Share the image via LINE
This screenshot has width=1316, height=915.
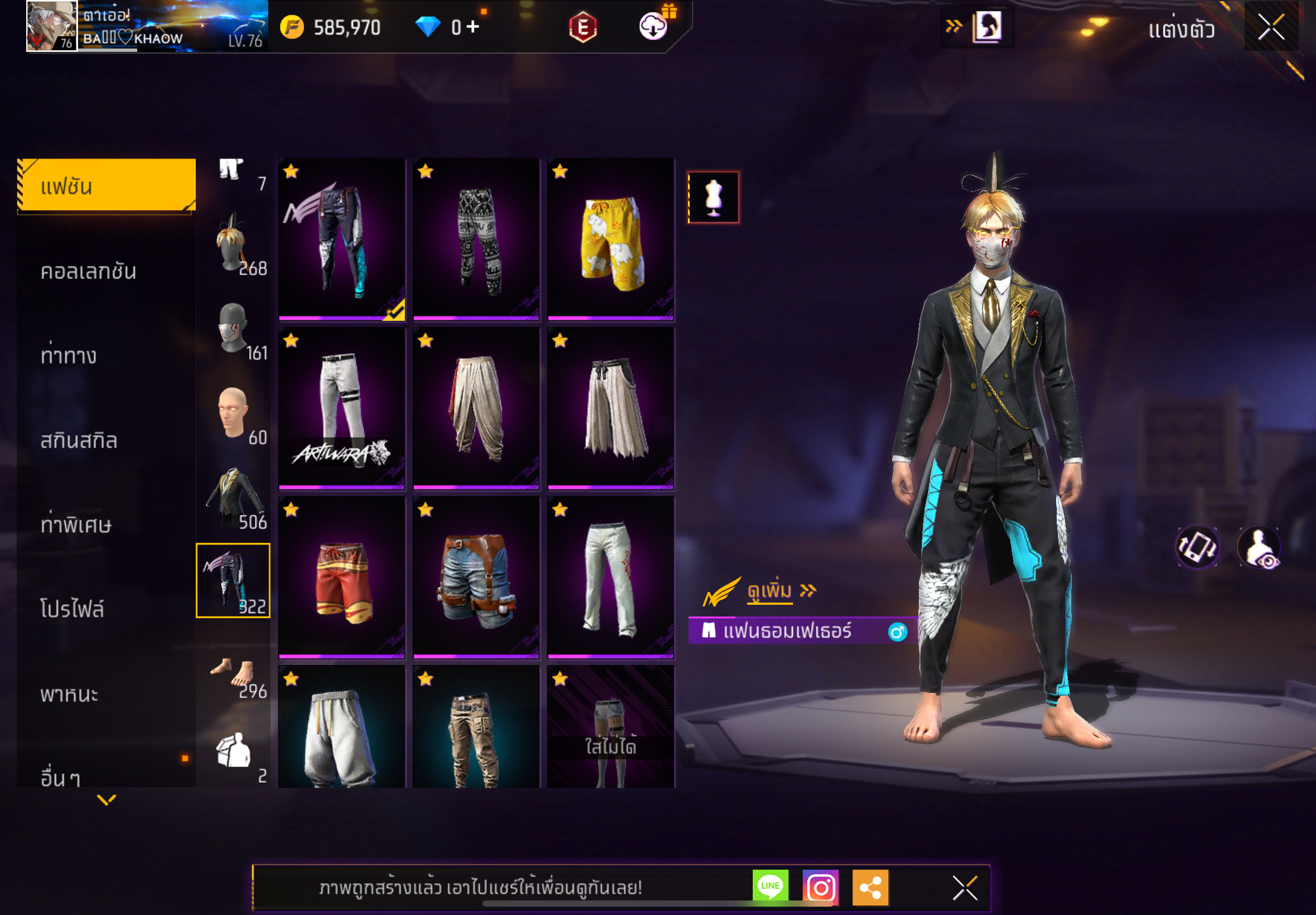(770, 887)
